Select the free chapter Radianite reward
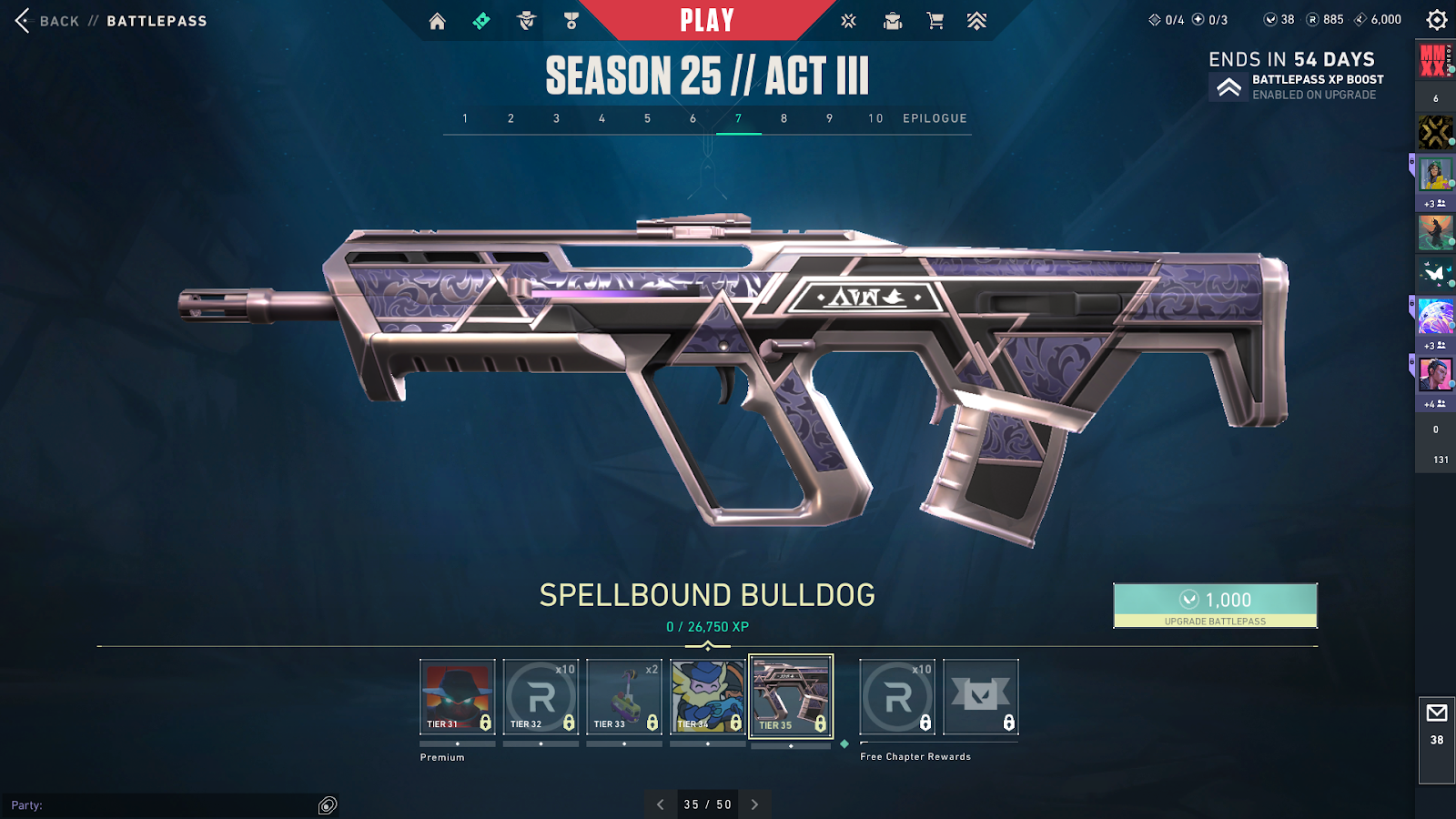This screenshot has width=1456, height=819. (x=897, y=697)
